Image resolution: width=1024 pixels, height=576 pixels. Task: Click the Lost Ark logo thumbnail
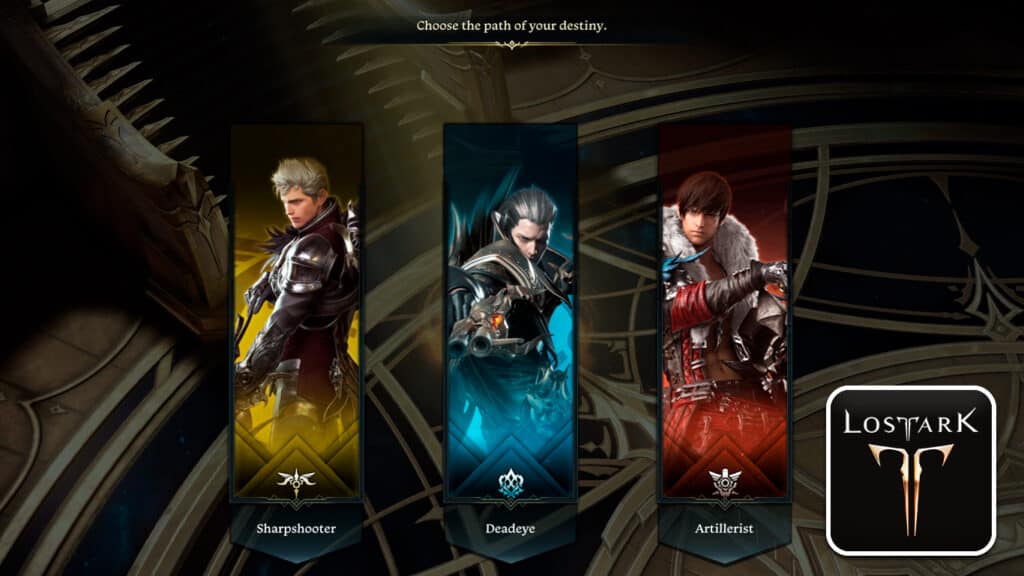910,470
